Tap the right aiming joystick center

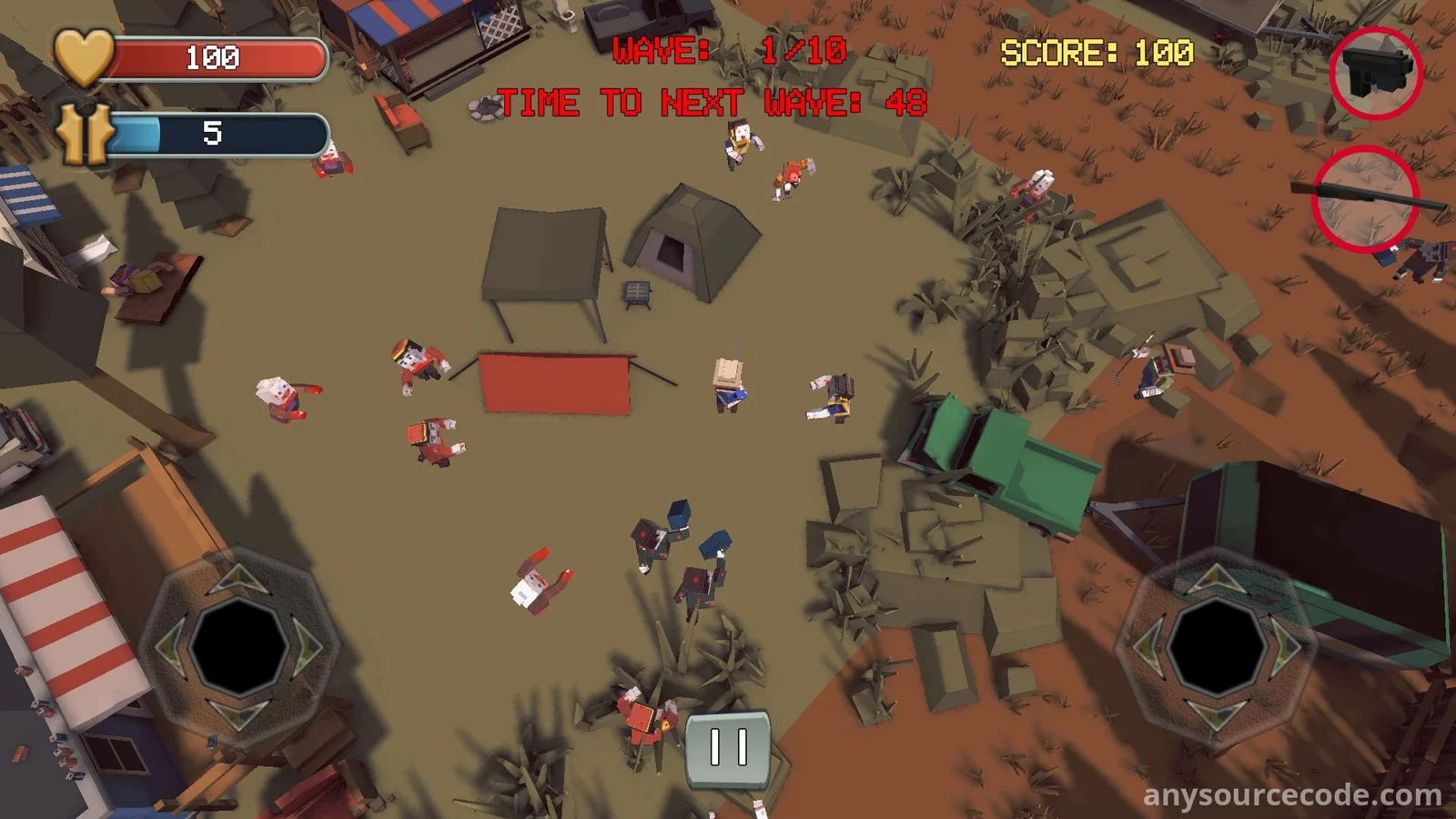[x=1217, y=646]
